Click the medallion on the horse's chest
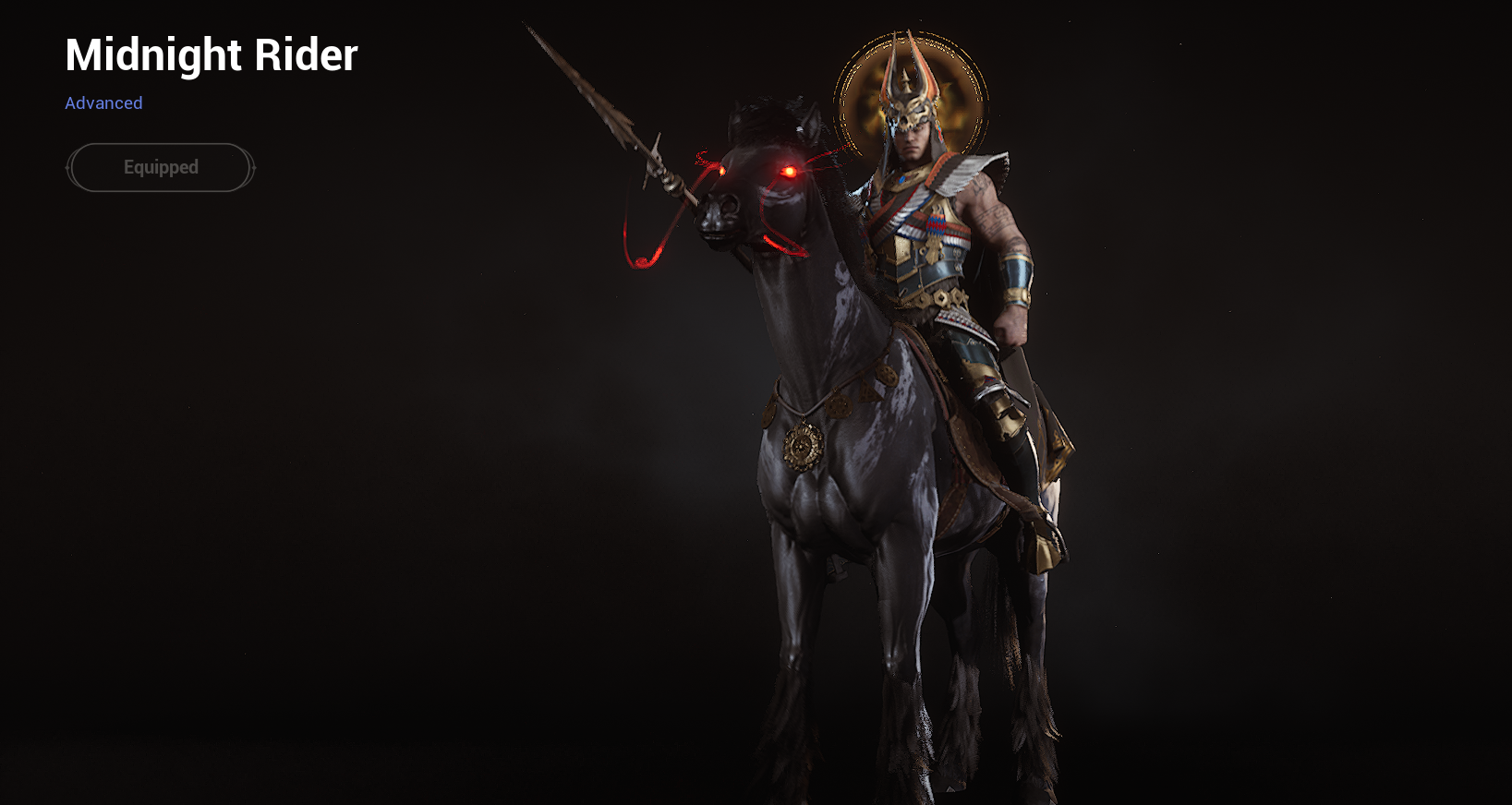This screenshot has height=805, width=1512. (x=802, y=446)
